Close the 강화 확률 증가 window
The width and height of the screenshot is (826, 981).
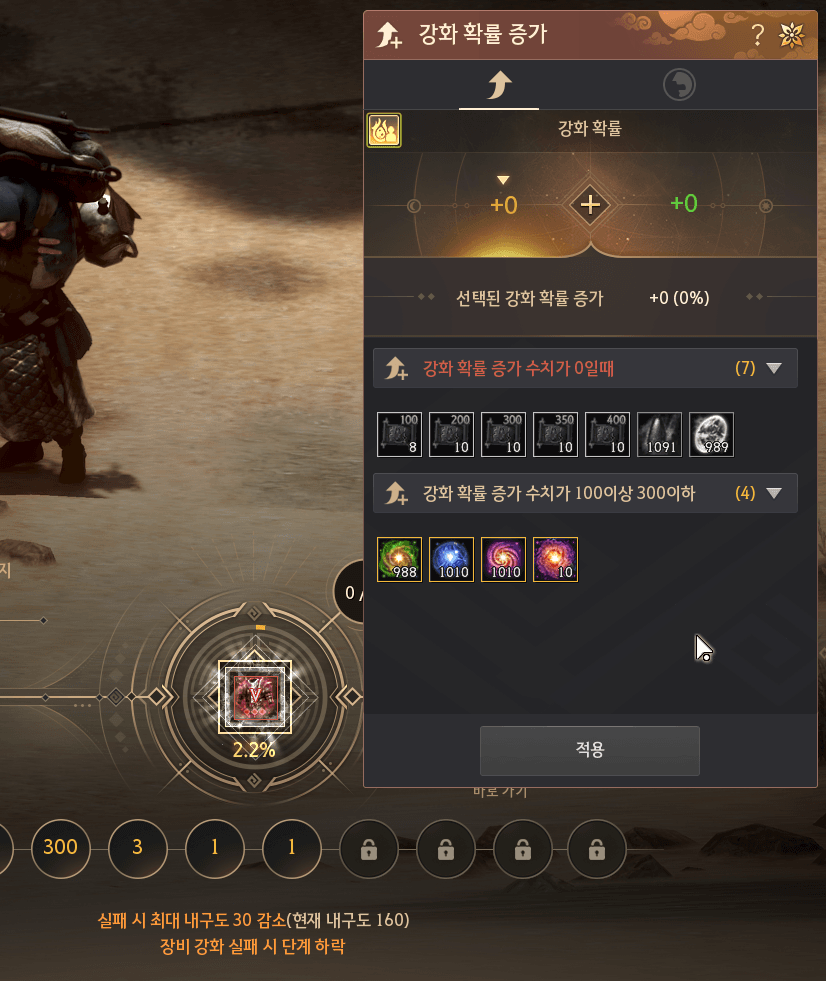pyautogui.click(x=791, y=36)
